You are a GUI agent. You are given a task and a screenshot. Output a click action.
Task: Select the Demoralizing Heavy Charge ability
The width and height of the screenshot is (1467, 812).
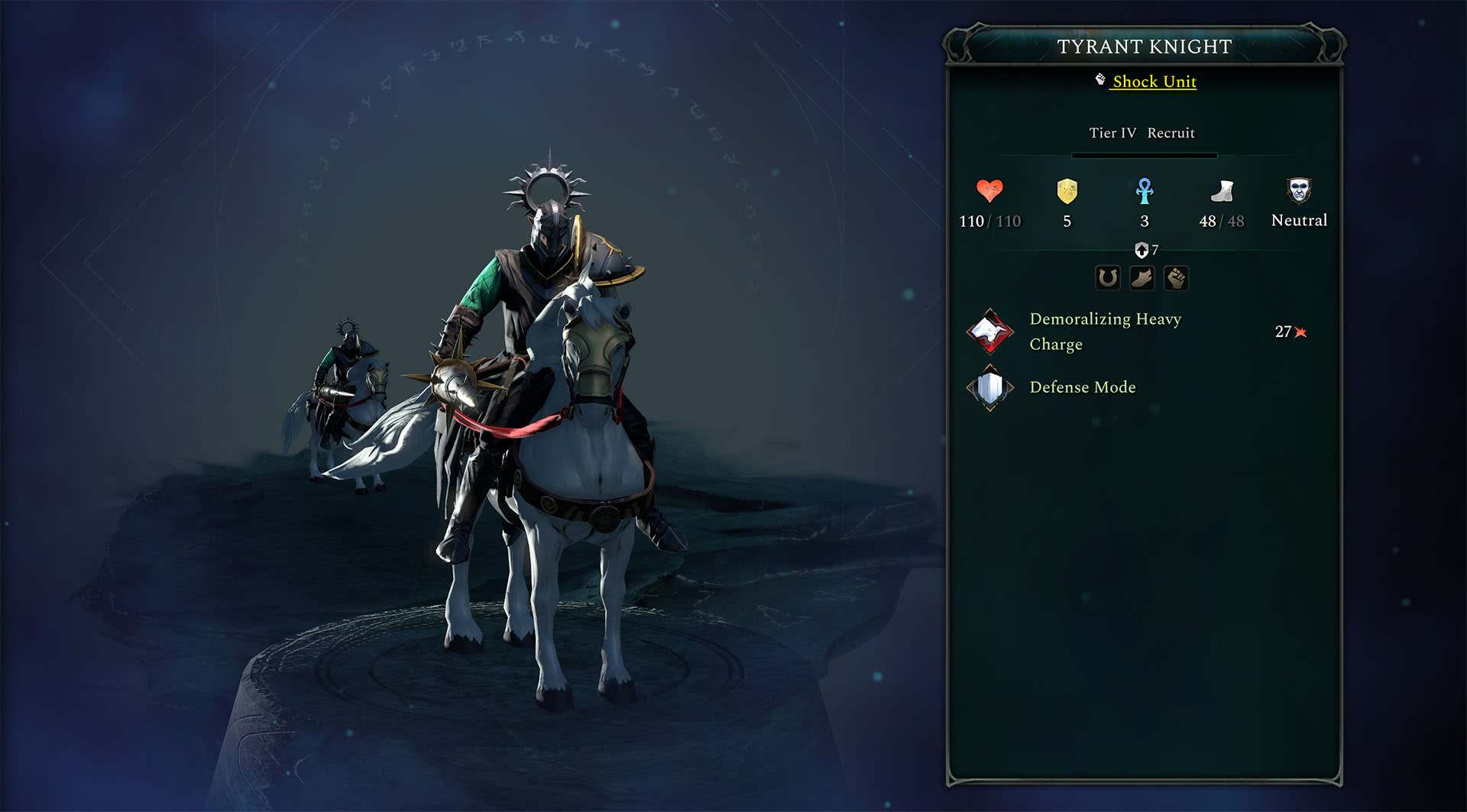tap(1105, 332)
